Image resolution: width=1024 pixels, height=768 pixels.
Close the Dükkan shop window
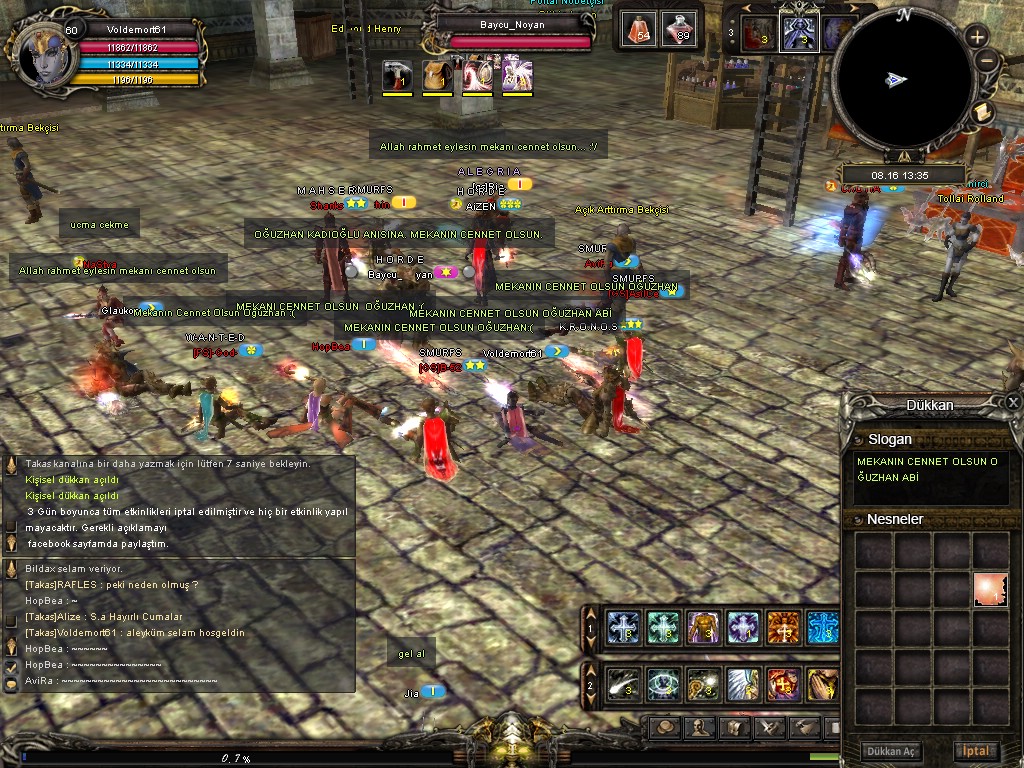(1013, 402)
